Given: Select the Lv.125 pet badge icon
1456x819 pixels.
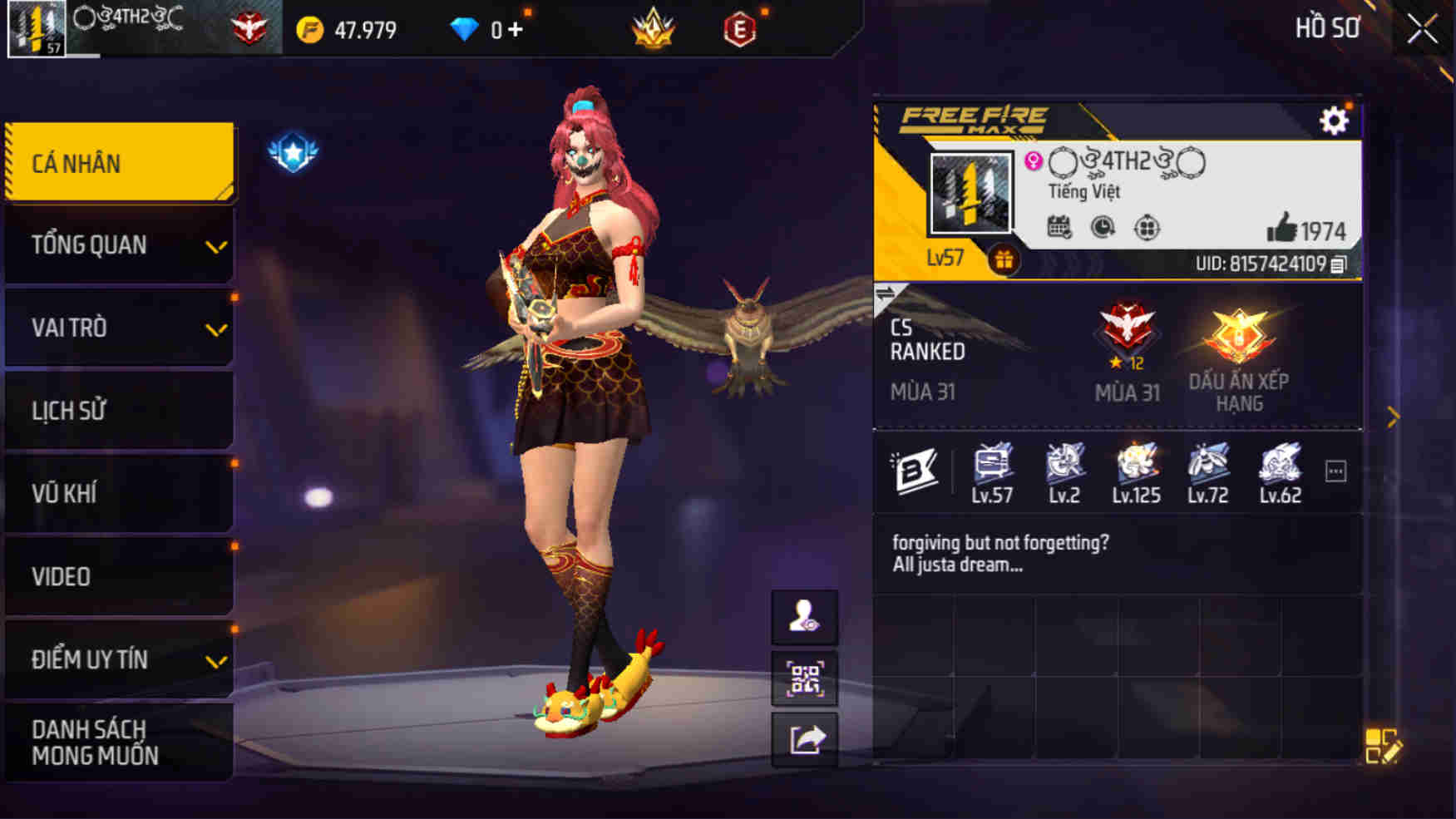Looking at the screenshot, I should click(1135, 467).
